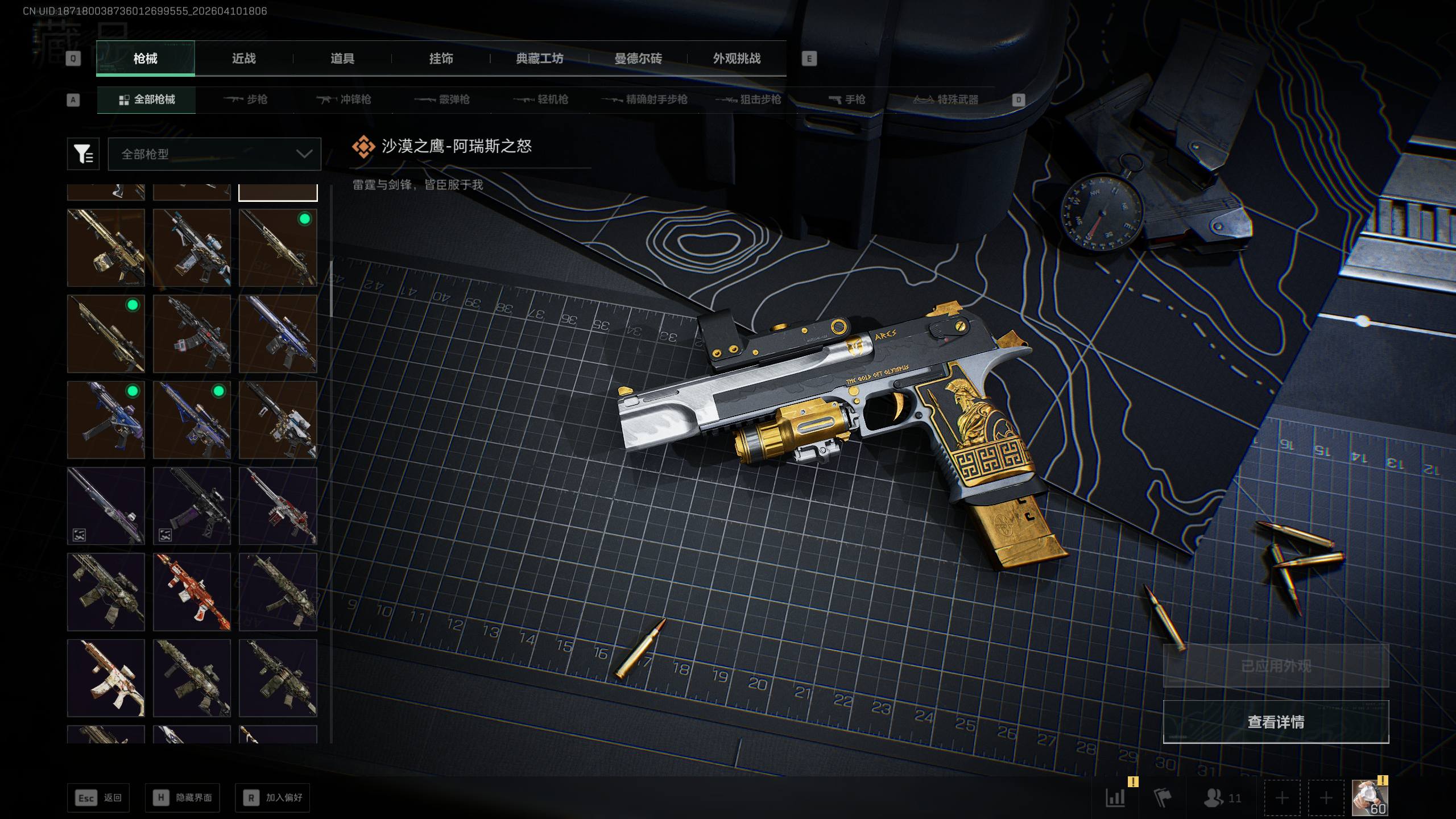Click the funnel filter icon button
Image resolution: width=1456 pixels, height=819 pixels.
point(83,154)
